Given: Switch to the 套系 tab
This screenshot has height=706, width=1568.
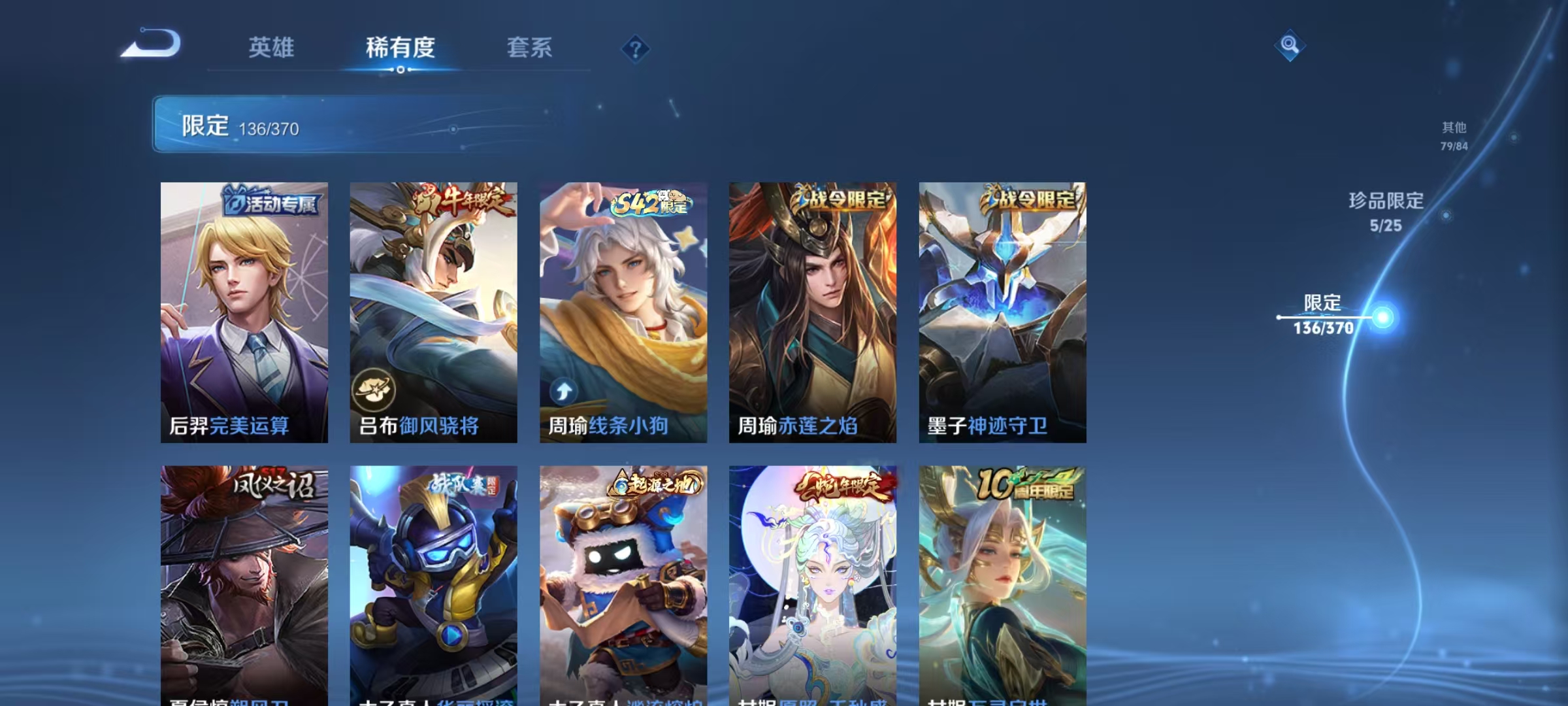Looking at the screenshot, I should [x=531, y=47].
